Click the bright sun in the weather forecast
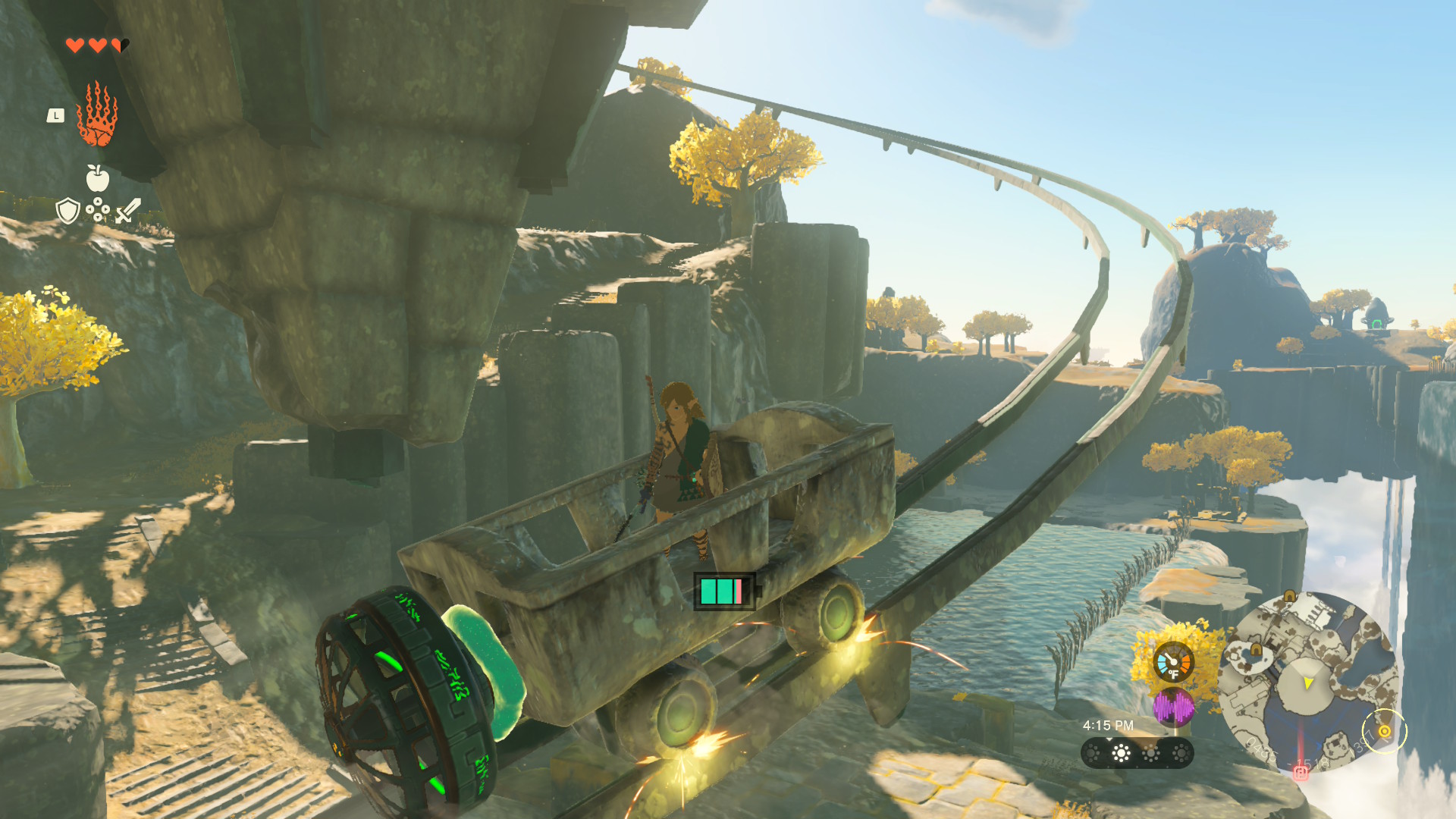 click(1121, 753)
